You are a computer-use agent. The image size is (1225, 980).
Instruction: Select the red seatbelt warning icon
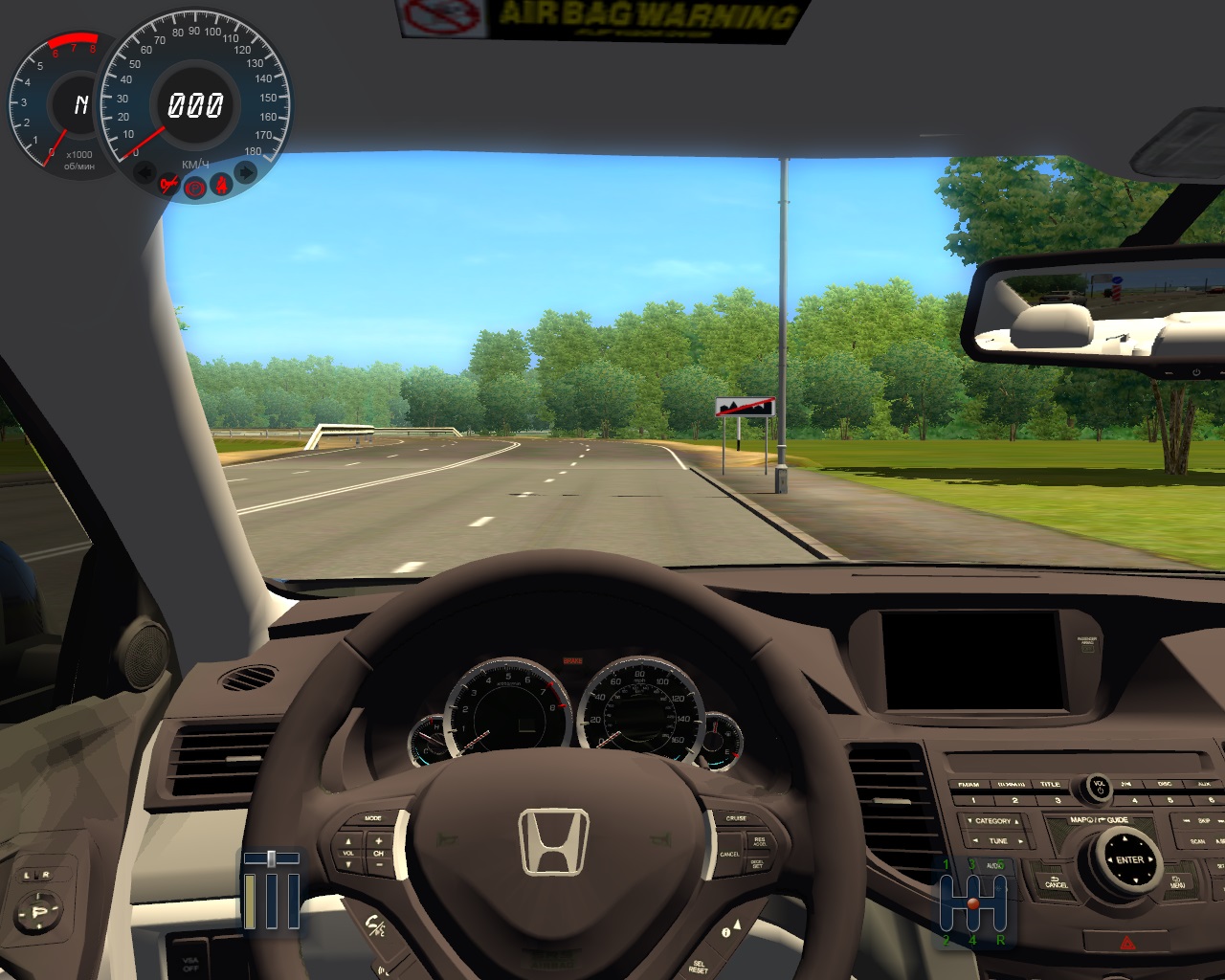click(x=222, y=185)
